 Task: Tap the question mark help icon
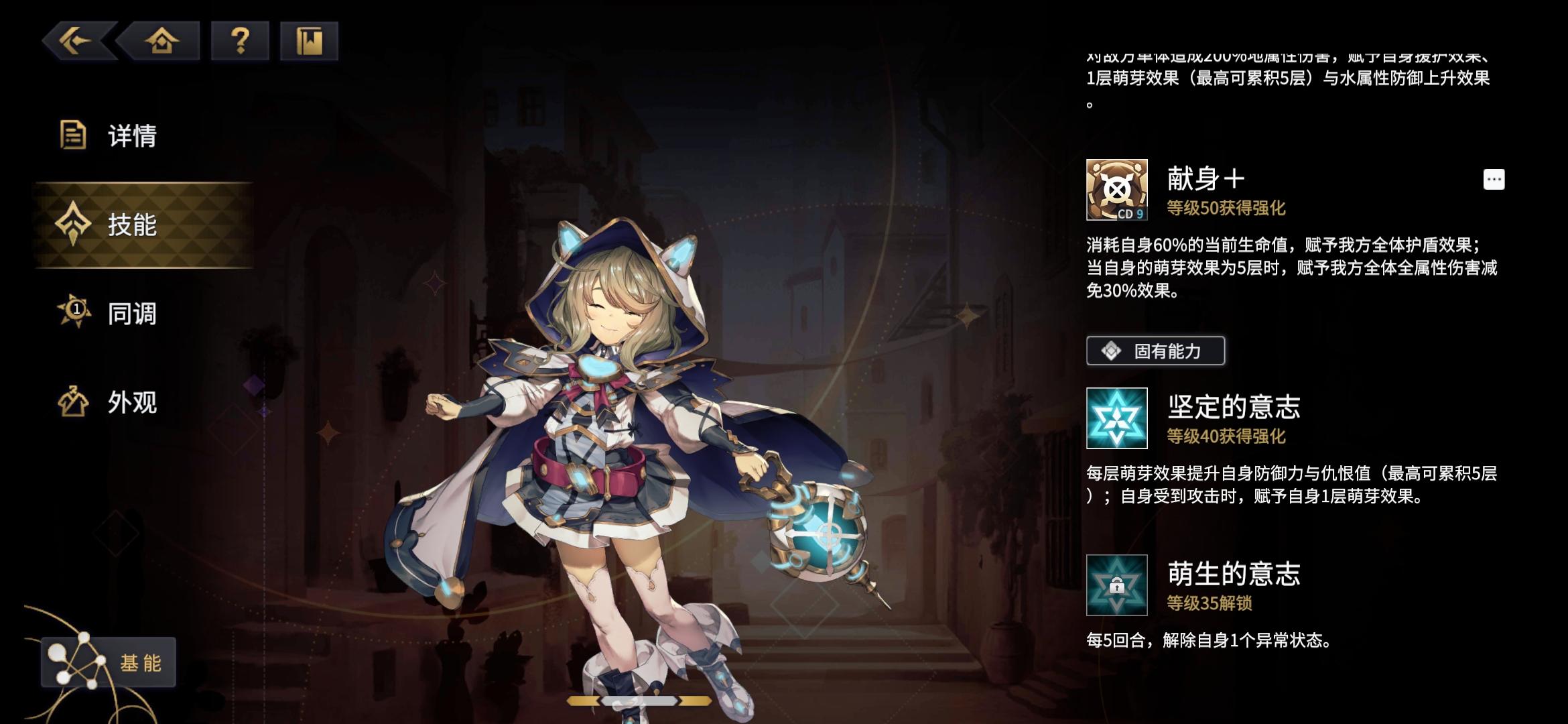point(241,42)
